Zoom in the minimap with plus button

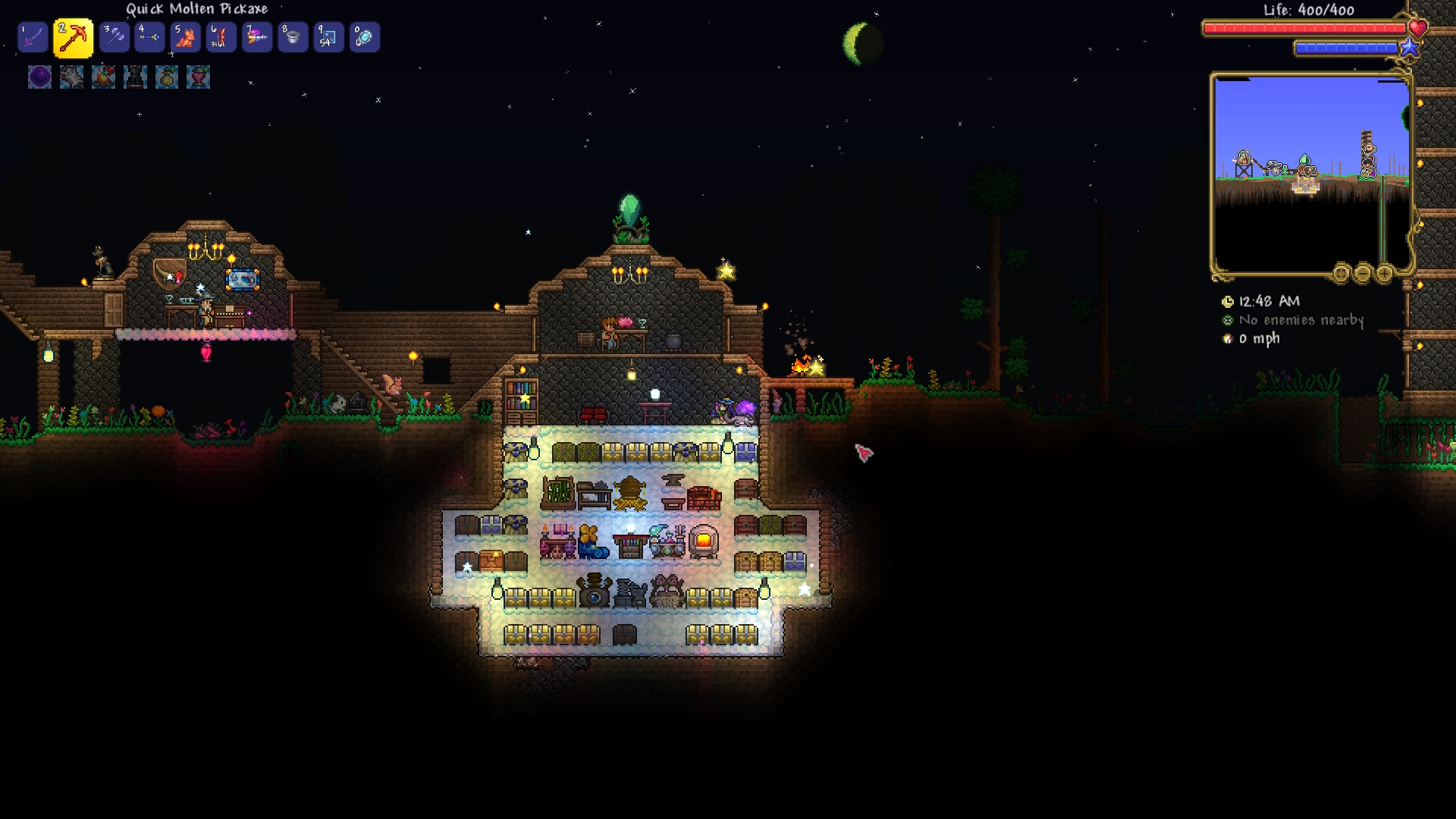[x=1384, y=273]
